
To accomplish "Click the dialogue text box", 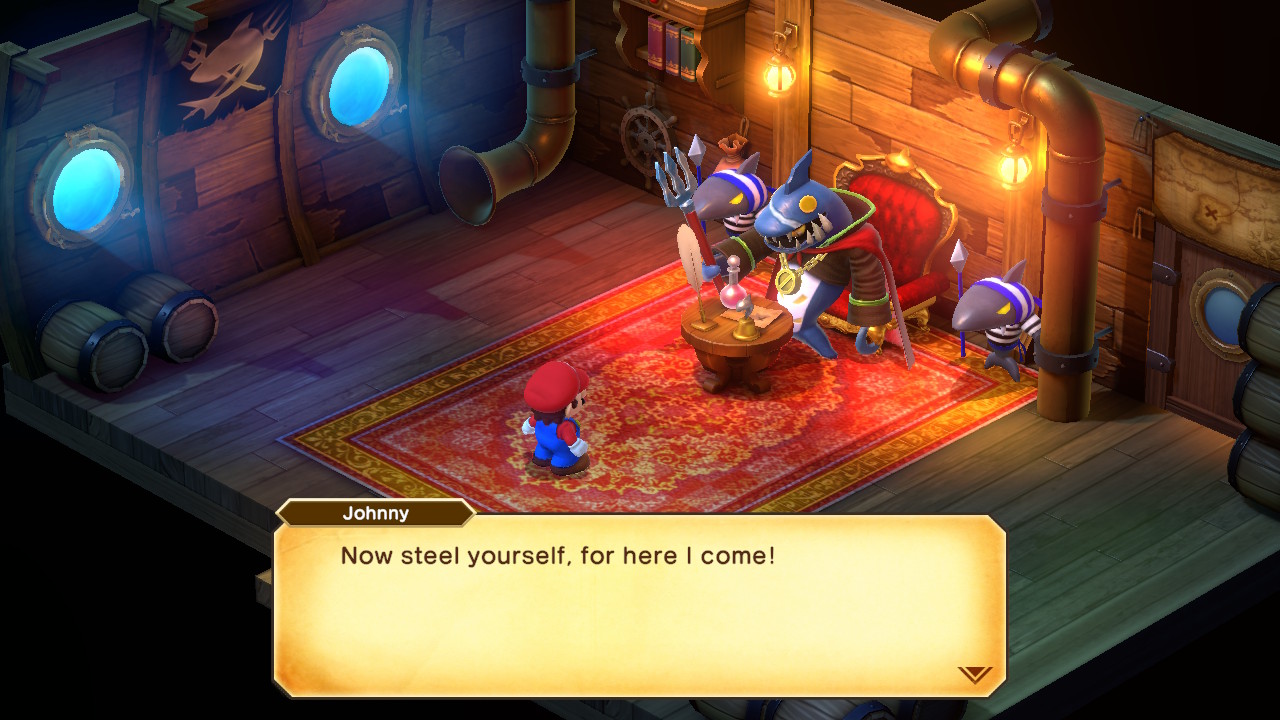I will click(640, 600).
